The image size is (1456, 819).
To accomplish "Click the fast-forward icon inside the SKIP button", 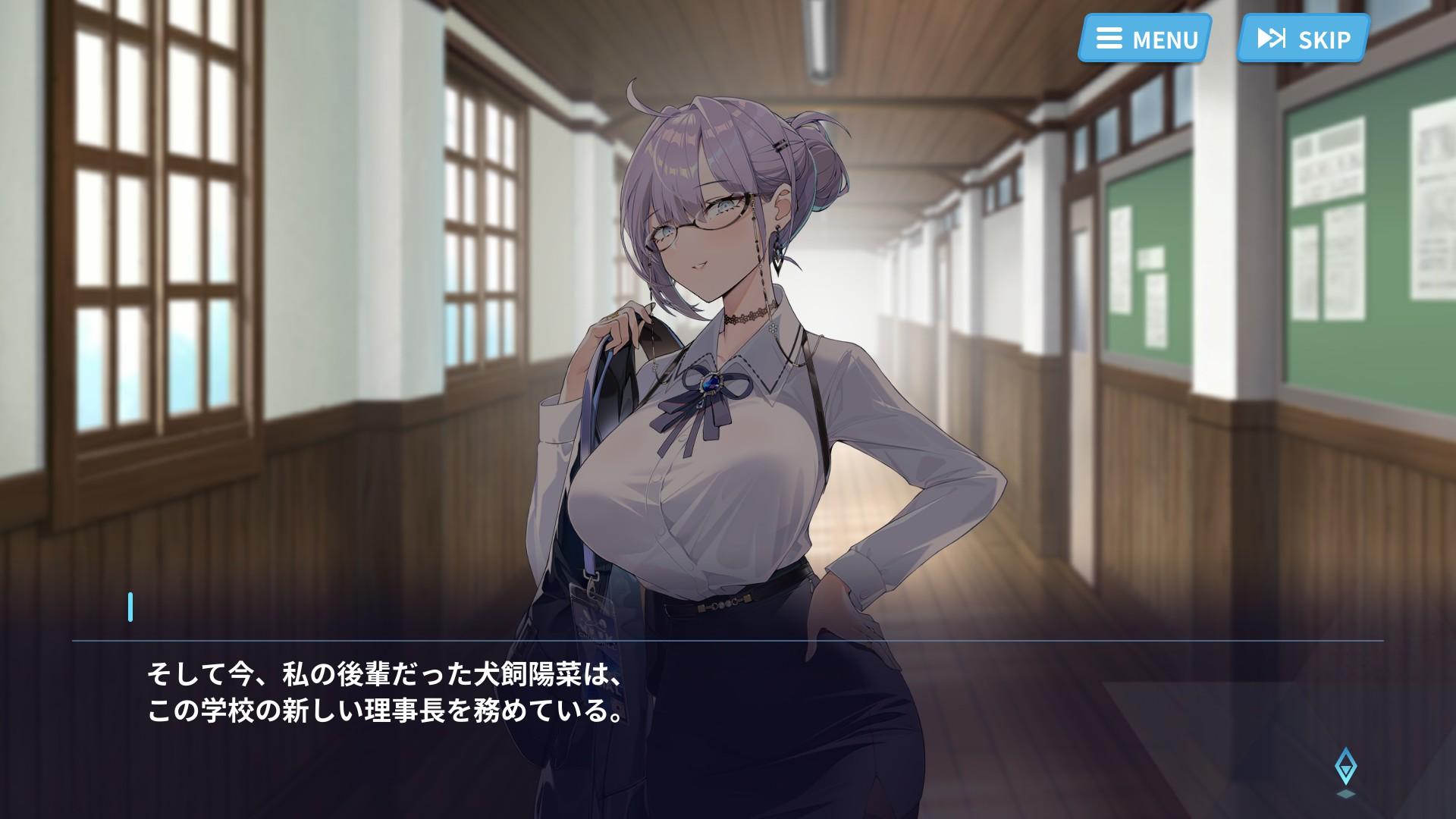I will click(x=1271, y=38).
